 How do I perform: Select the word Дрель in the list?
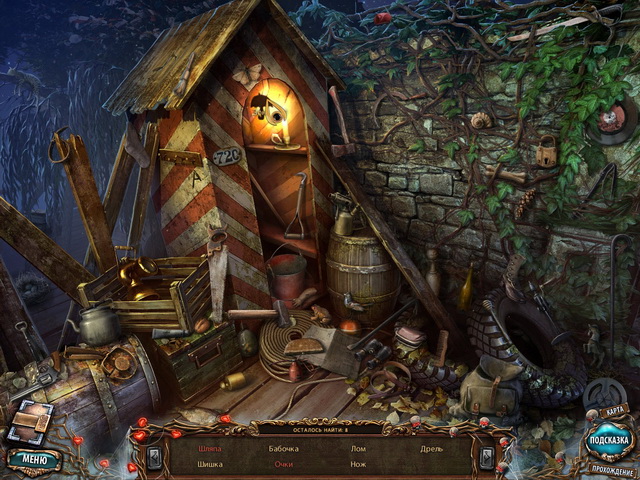pos(431,449)
